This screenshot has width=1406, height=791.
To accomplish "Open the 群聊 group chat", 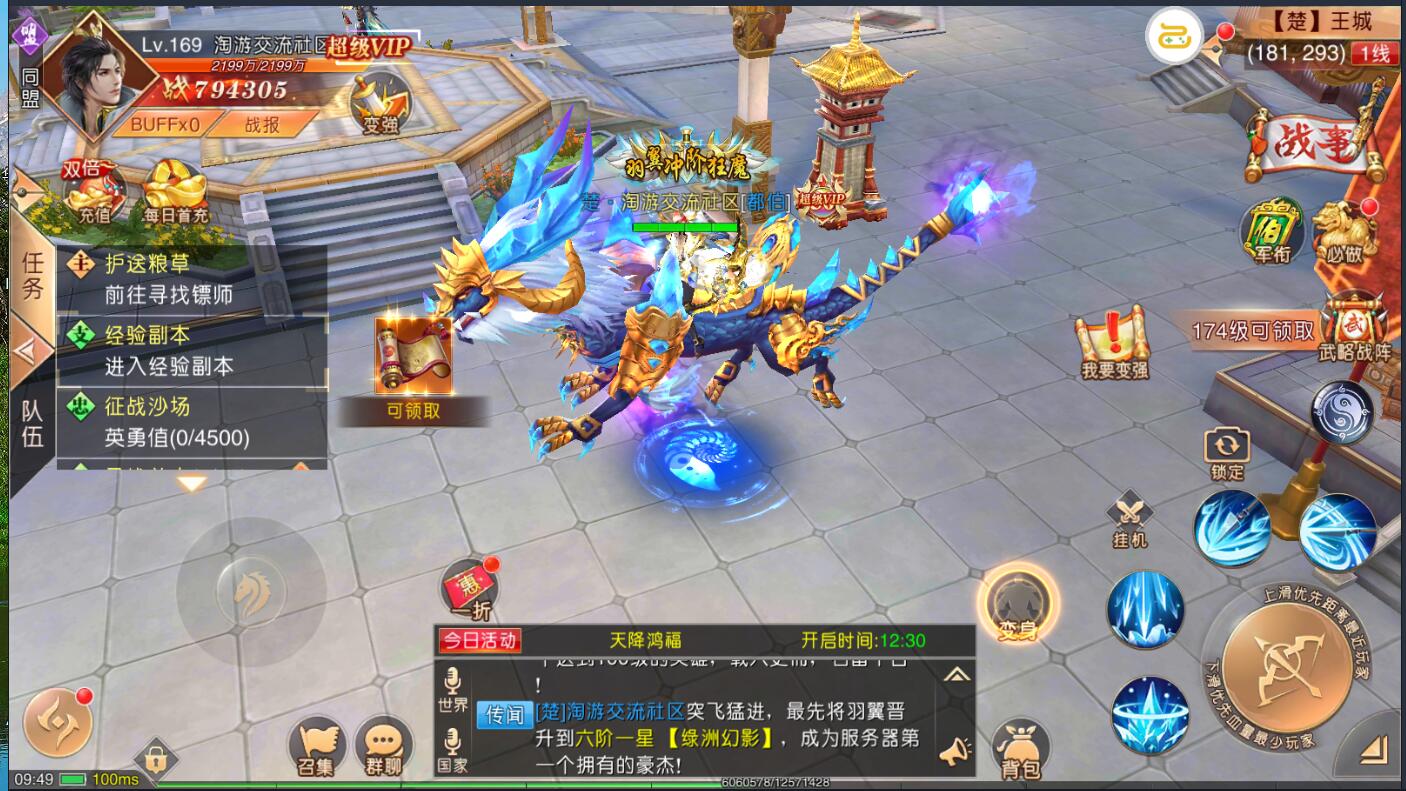I will 384,748.
